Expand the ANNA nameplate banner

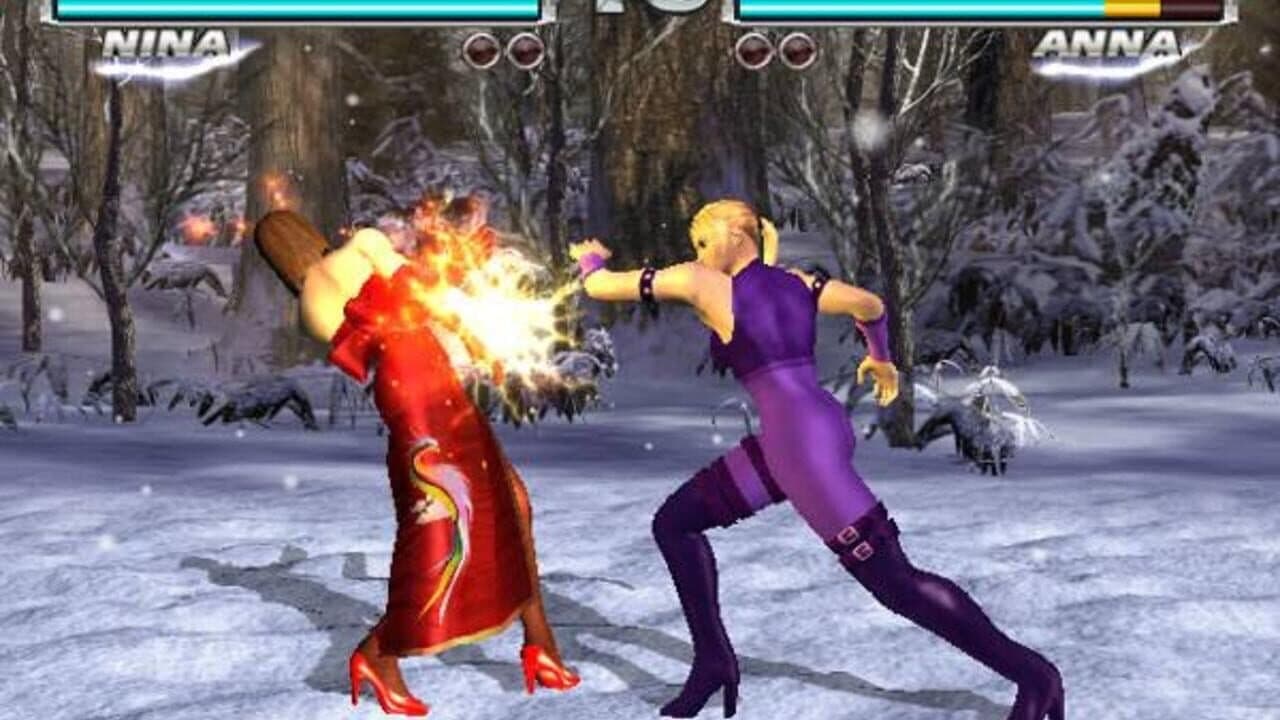[x=1108, y=44]
